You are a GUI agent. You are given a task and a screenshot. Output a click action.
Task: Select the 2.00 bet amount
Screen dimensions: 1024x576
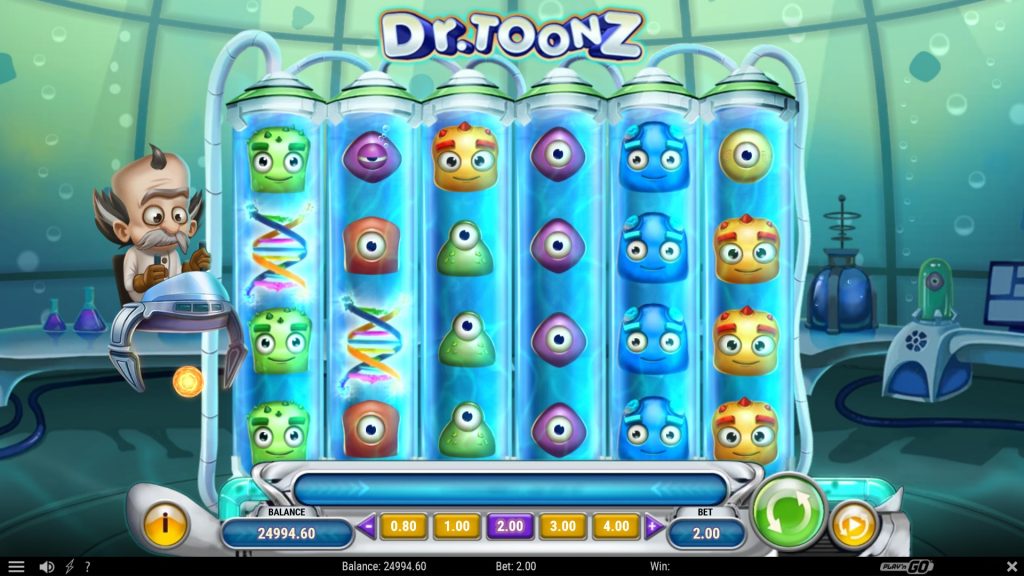click(x=510, y=526)
